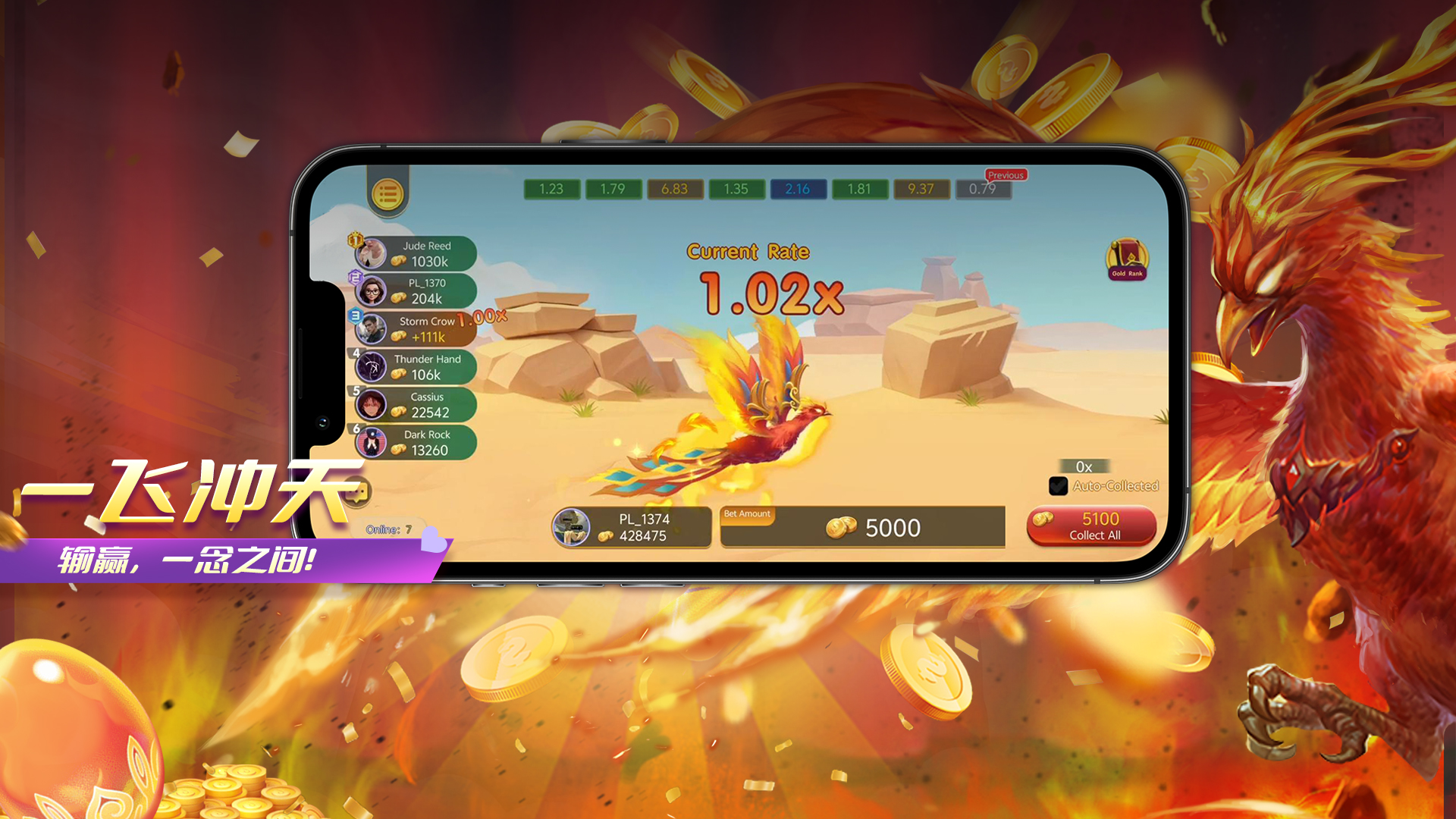Click the red Collect All button
This screenshot has width=1456, height=819.
coord(1091,526)
